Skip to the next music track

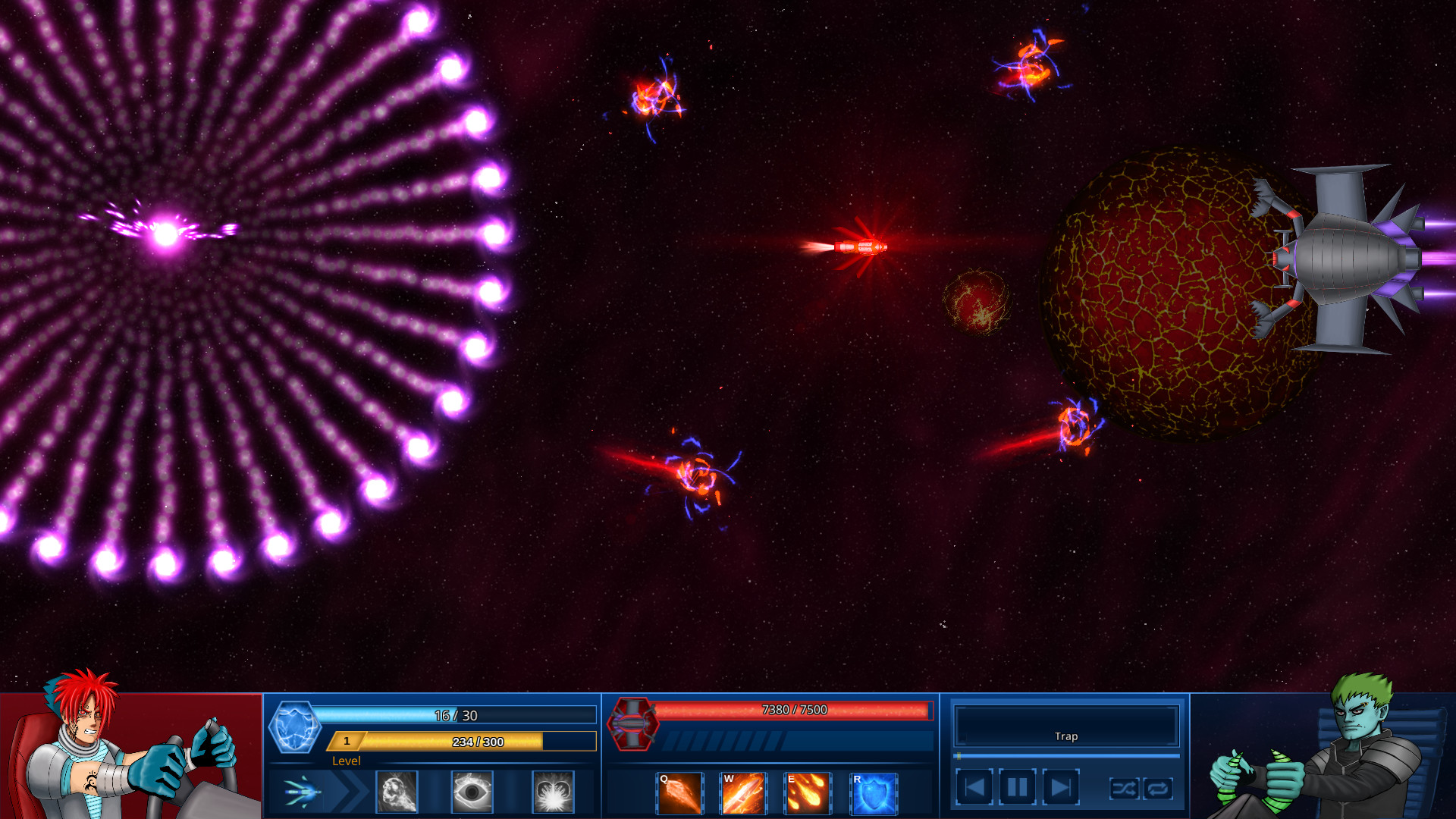tap(1059, 787)
